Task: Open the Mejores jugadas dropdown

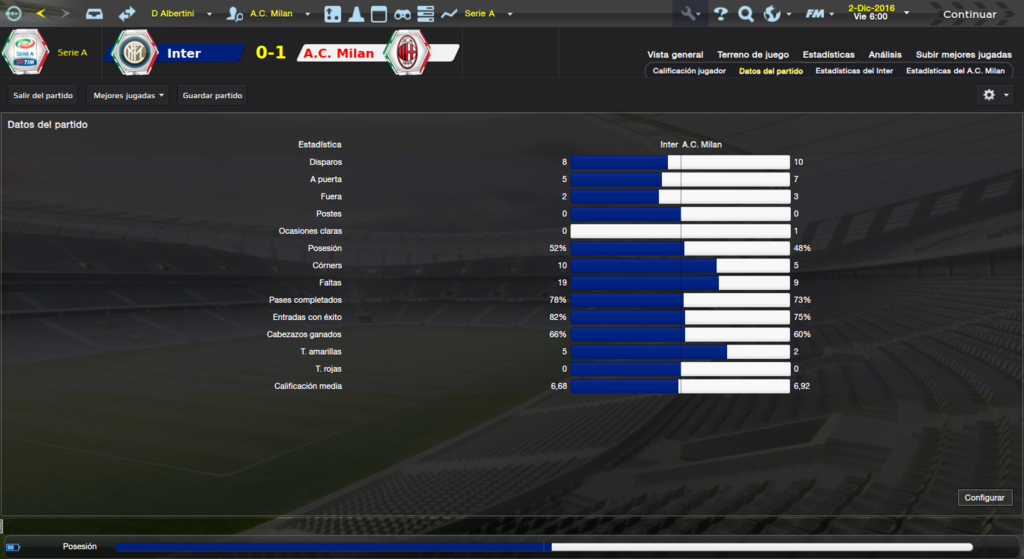Action: click(128, 95)
